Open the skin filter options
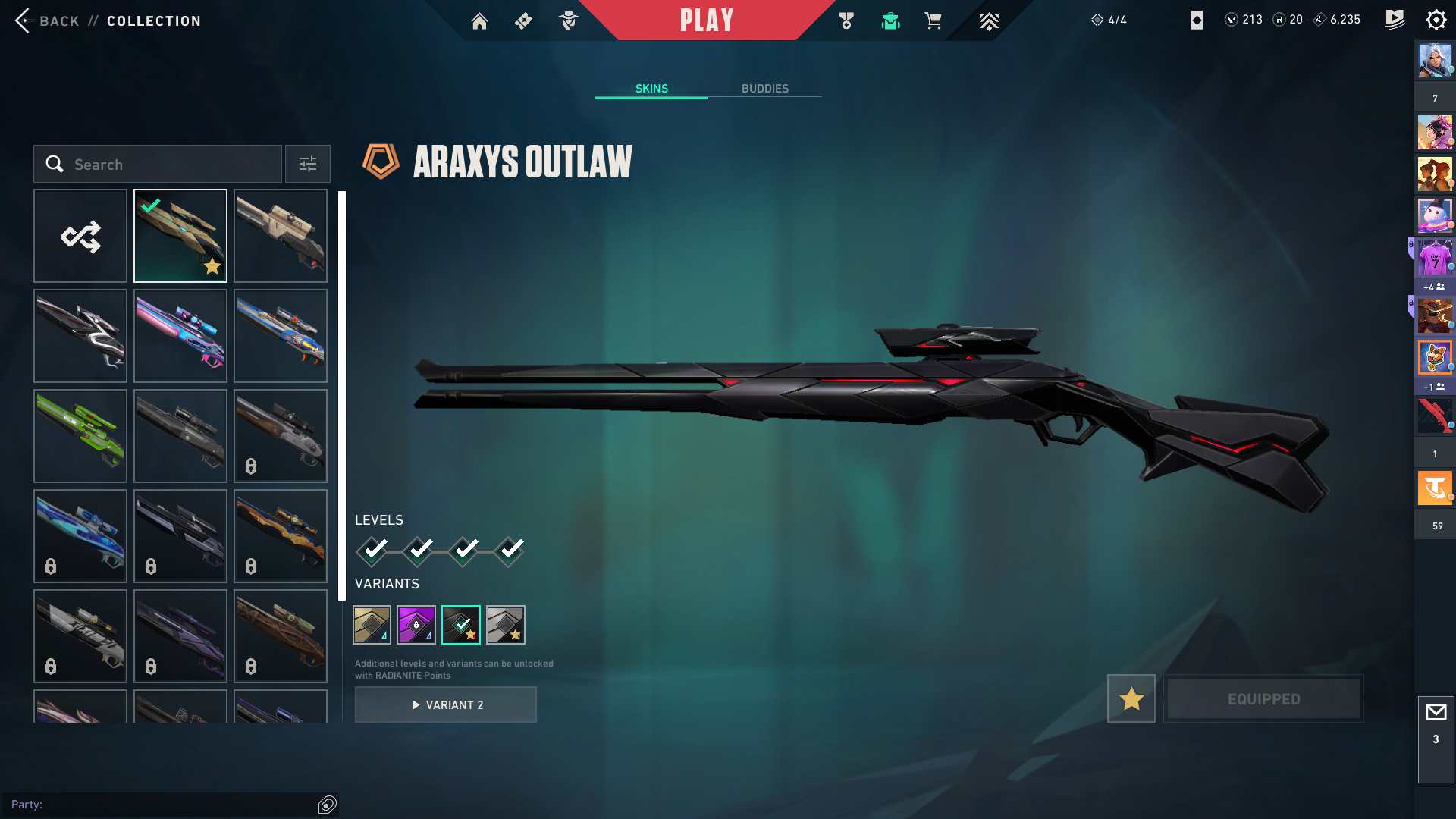Image resolution: width=1456 pixels, height=819 pixels. [x=307, y=164]
